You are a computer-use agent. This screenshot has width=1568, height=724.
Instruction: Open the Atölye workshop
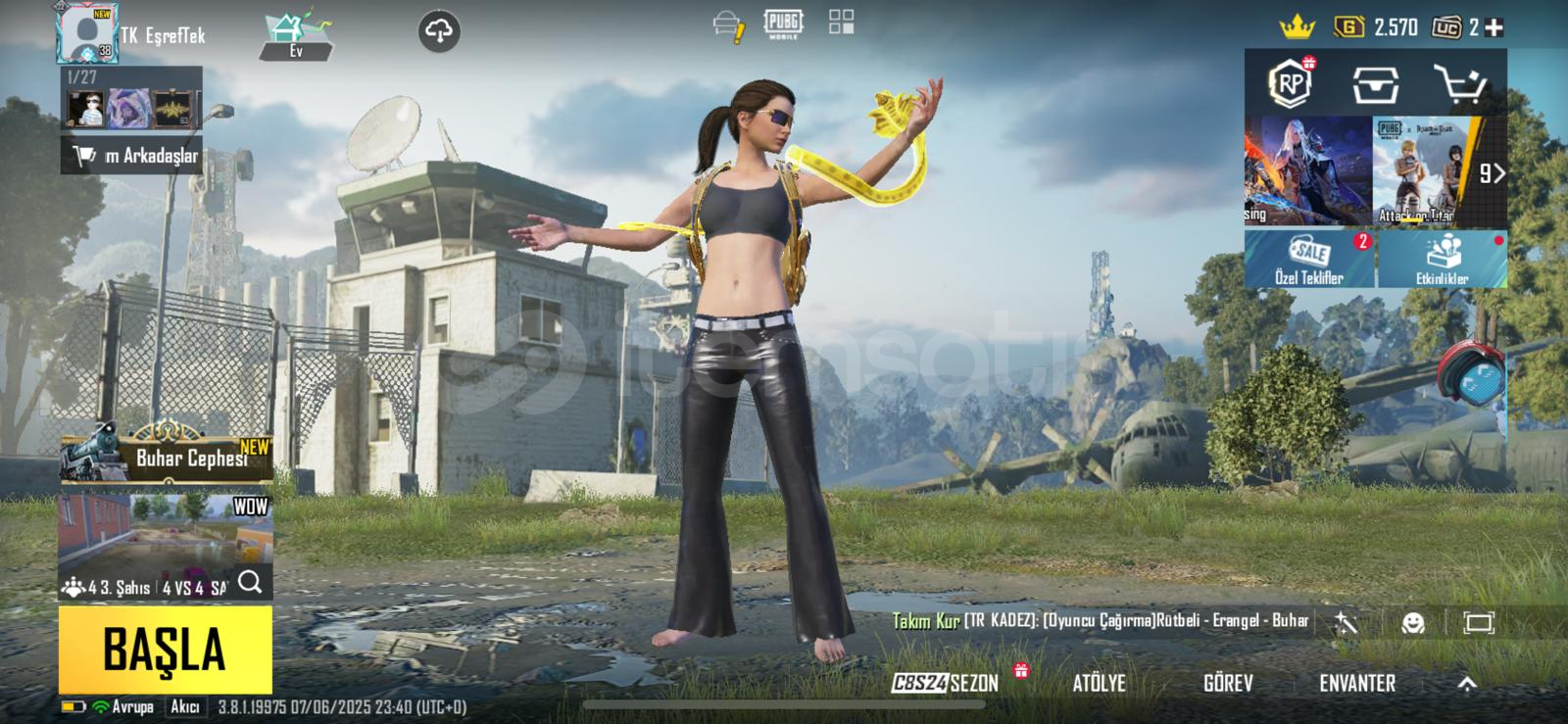(x=1099, y=683)
